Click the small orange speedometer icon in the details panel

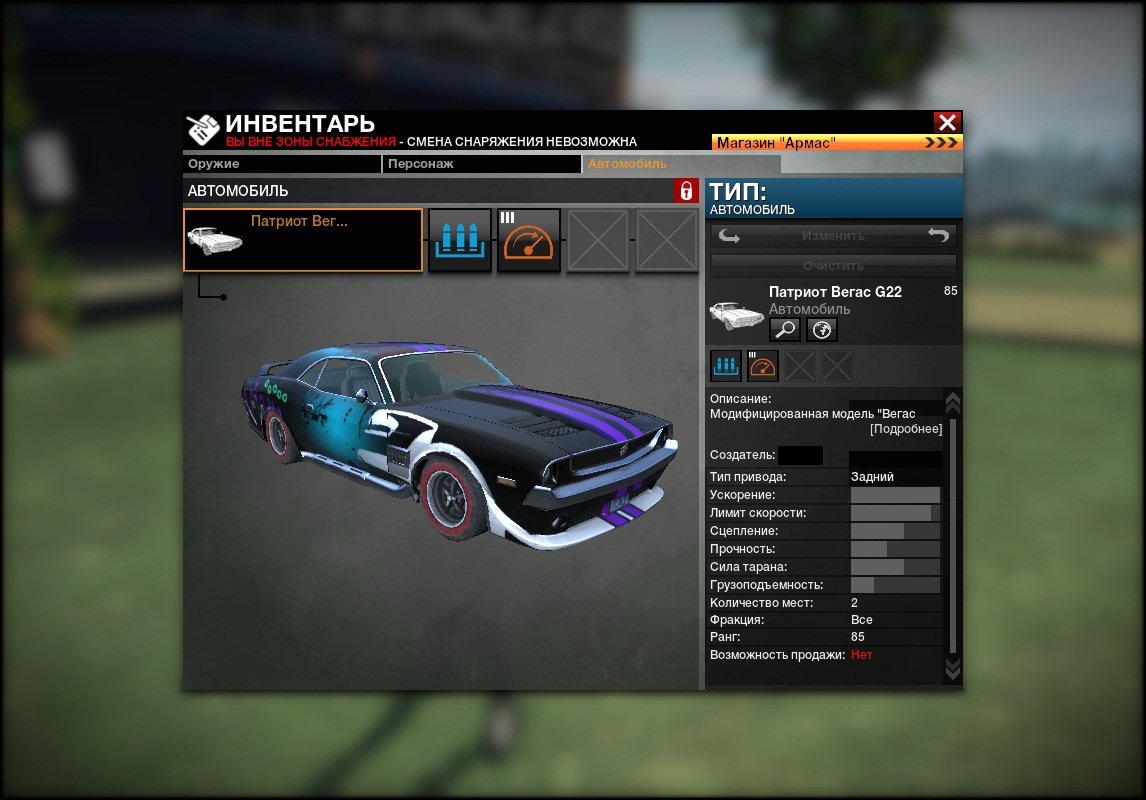762,366
